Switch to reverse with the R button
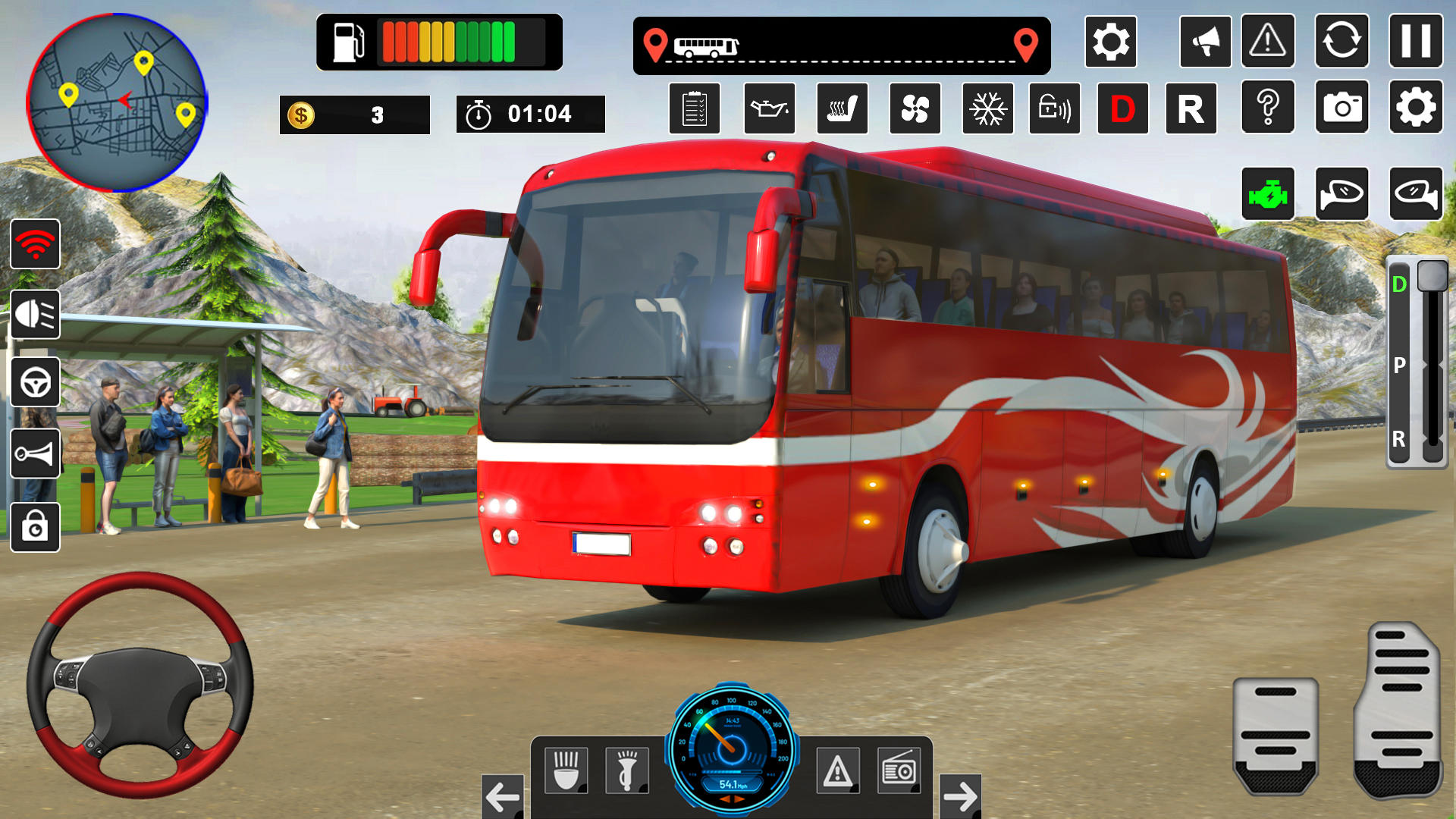 (1191, 109)
